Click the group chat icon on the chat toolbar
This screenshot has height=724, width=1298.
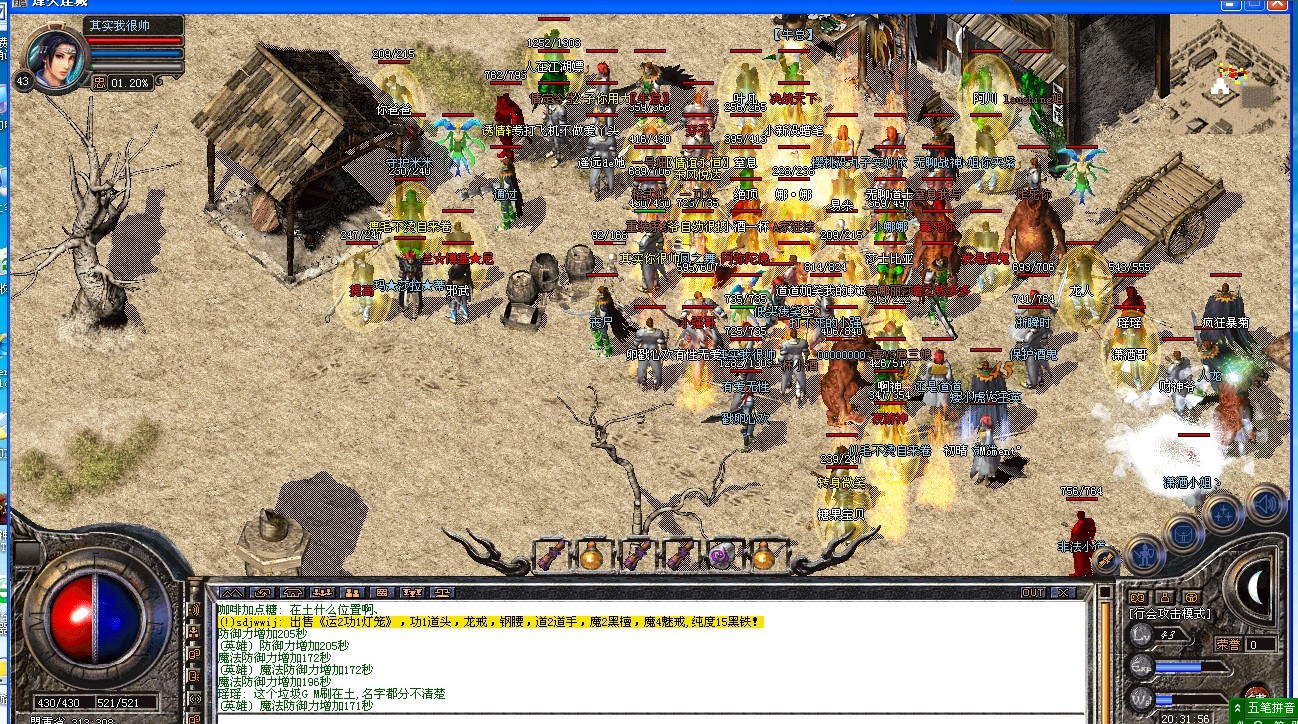pos(321,593)
